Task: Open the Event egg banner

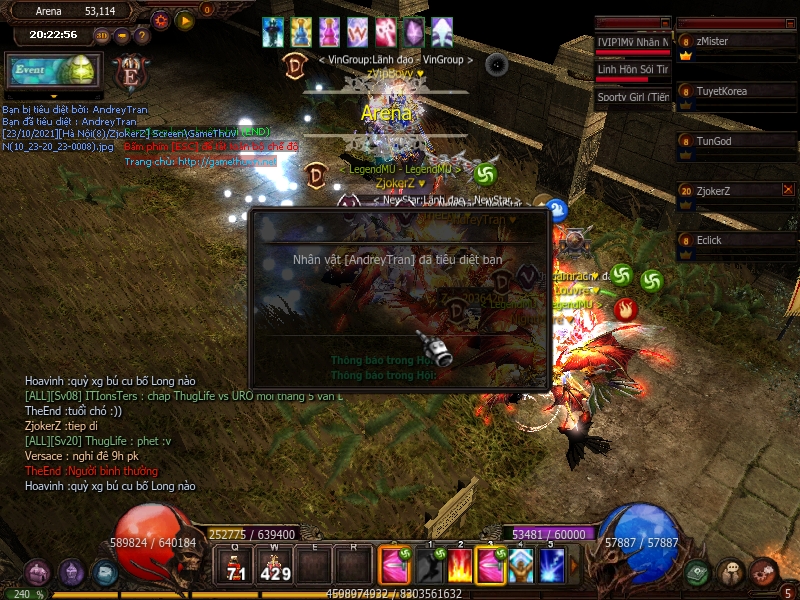Action: click(x=54, y=72)
